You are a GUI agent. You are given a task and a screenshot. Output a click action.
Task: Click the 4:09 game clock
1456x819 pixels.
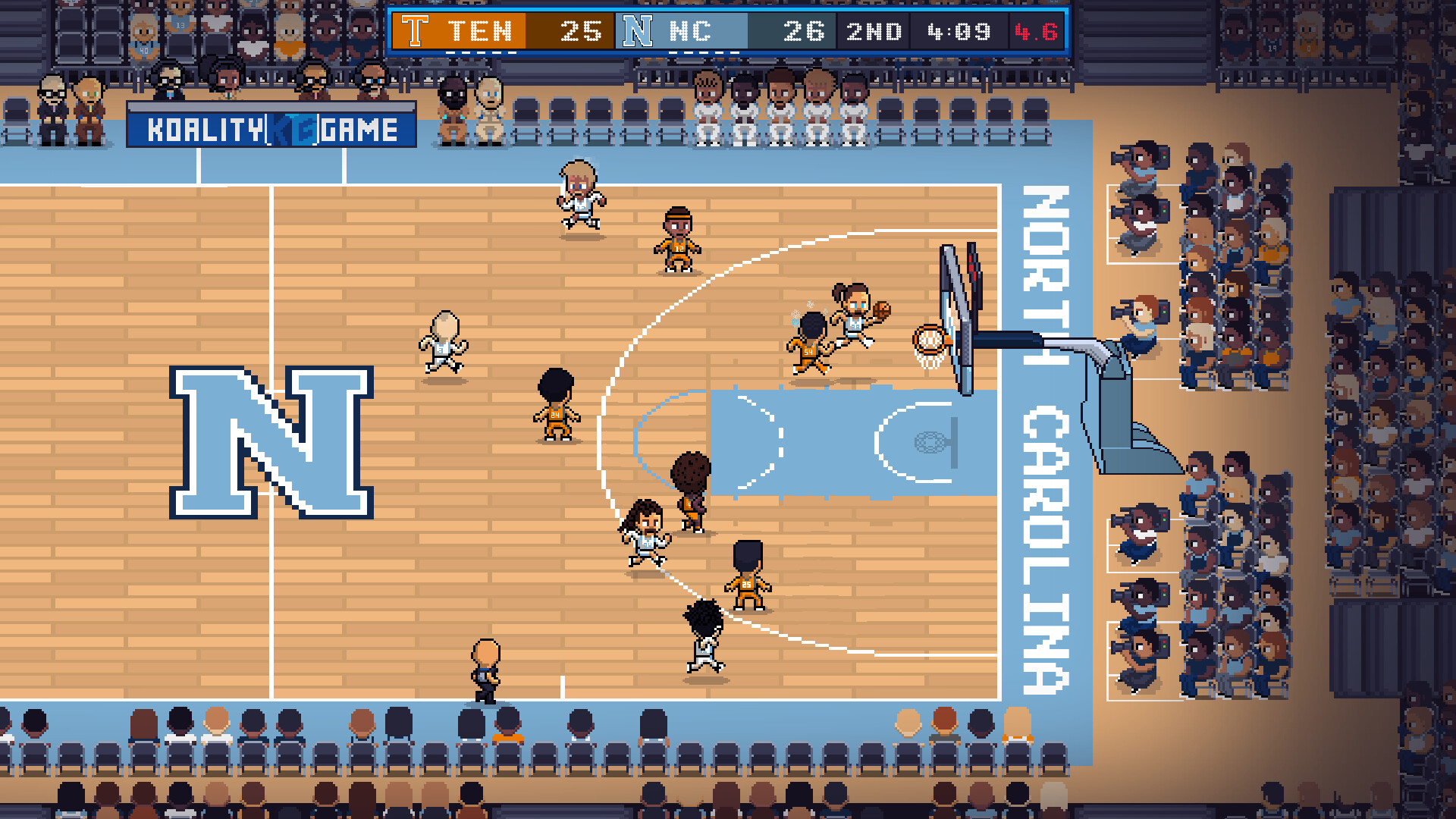(960, 32)
